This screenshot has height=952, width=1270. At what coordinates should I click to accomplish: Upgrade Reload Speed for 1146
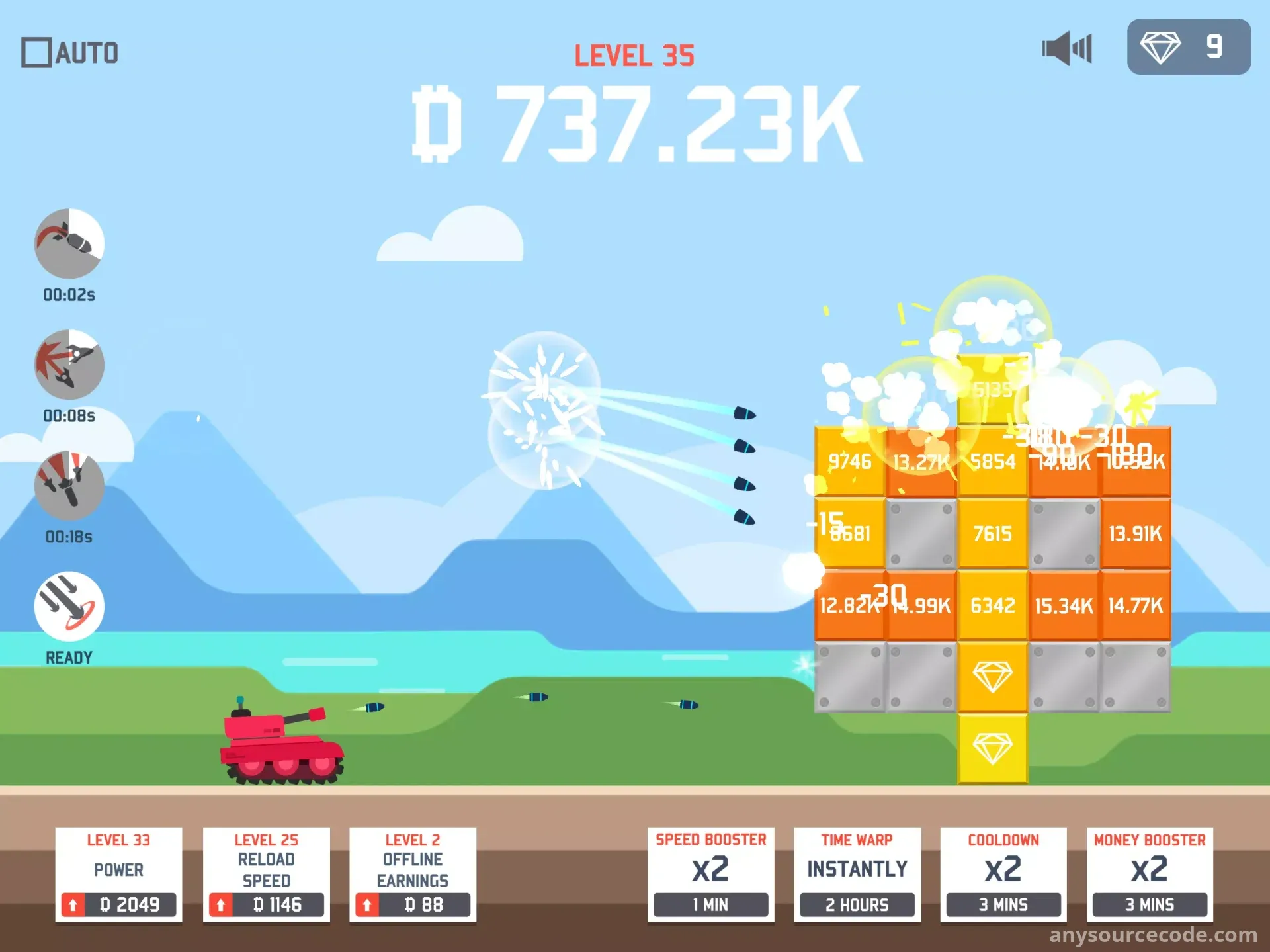pyautogui.click(x=266, y=904)
